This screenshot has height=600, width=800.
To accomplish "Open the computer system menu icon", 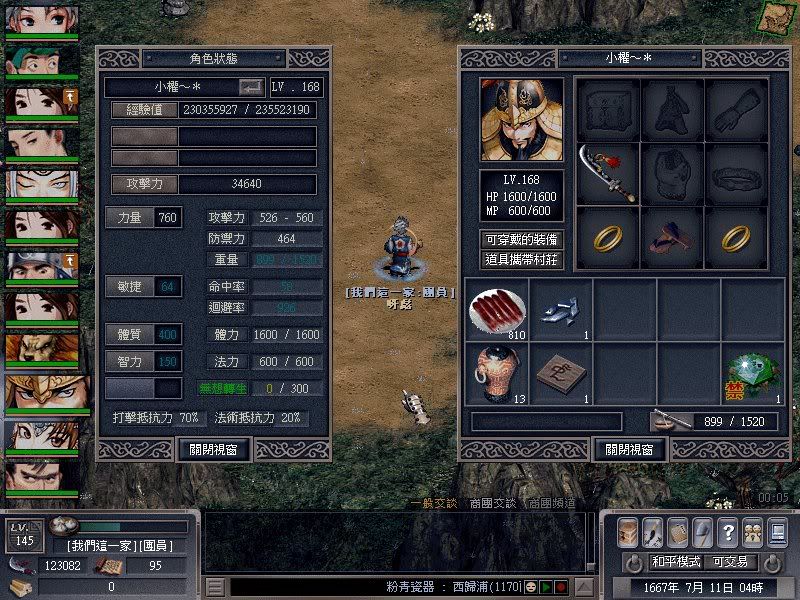I will 777,531.
